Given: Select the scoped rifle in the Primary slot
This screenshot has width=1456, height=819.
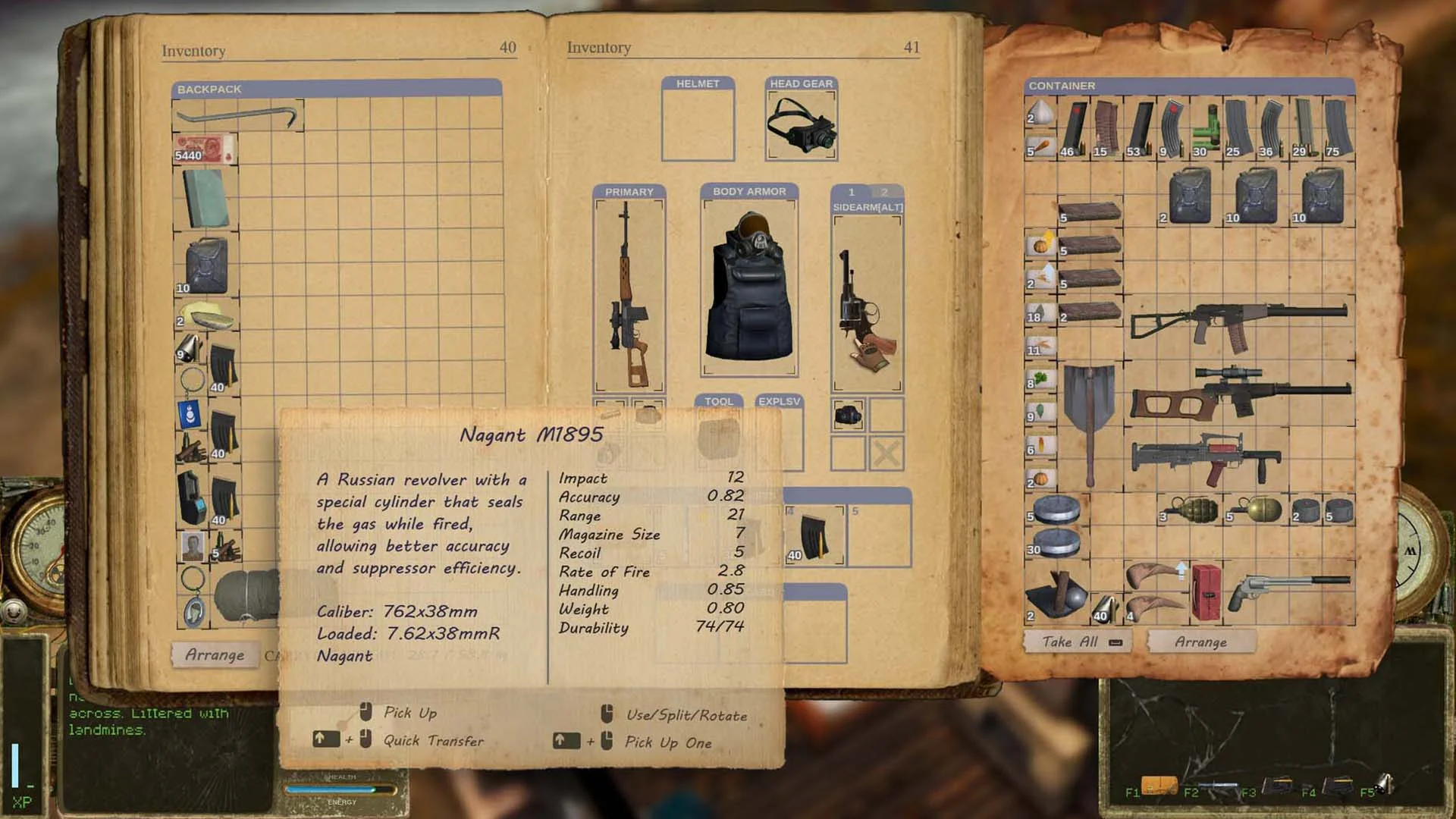Looking at the screenshot, I should (x=629, y=296).
